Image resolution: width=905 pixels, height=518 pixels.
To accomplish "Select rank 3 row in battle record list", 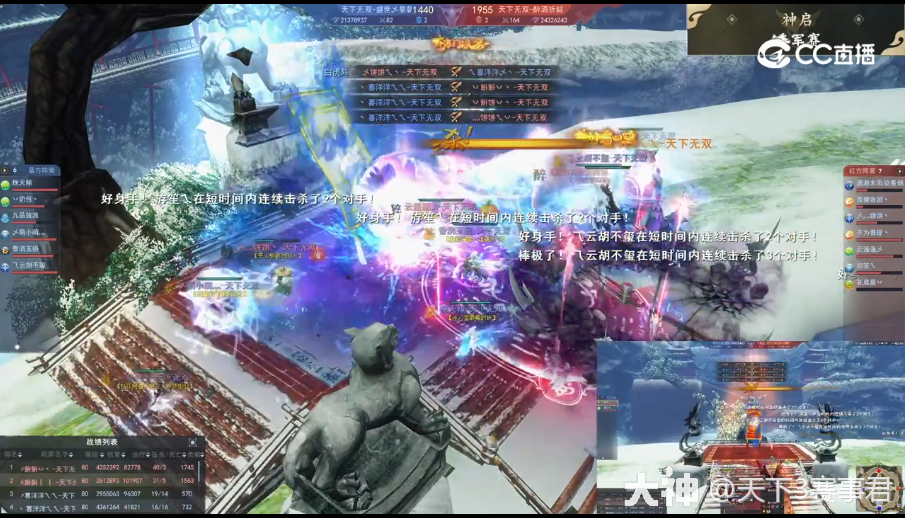I will pyautogui.click(x=100, y=494).
